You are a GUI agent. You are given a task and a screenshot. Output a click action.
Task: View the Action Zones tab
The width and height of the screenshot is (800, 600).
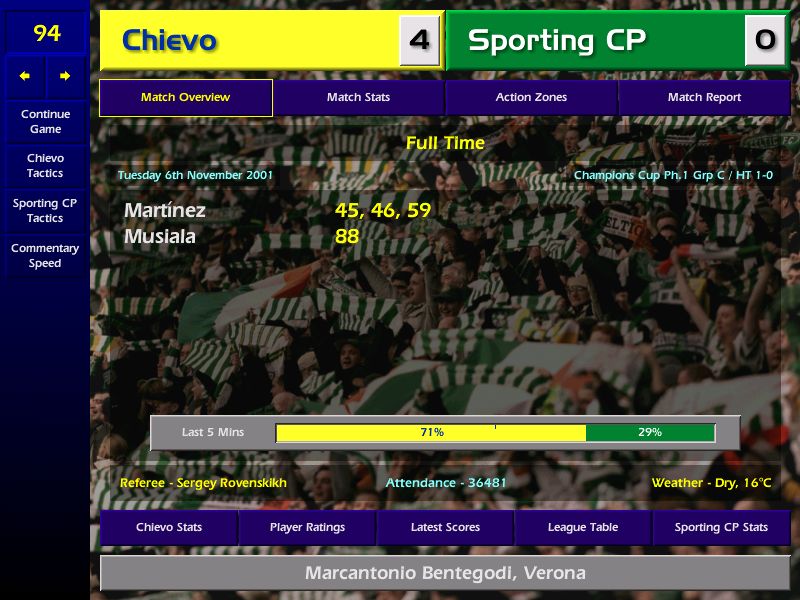[x=531, y=98]
